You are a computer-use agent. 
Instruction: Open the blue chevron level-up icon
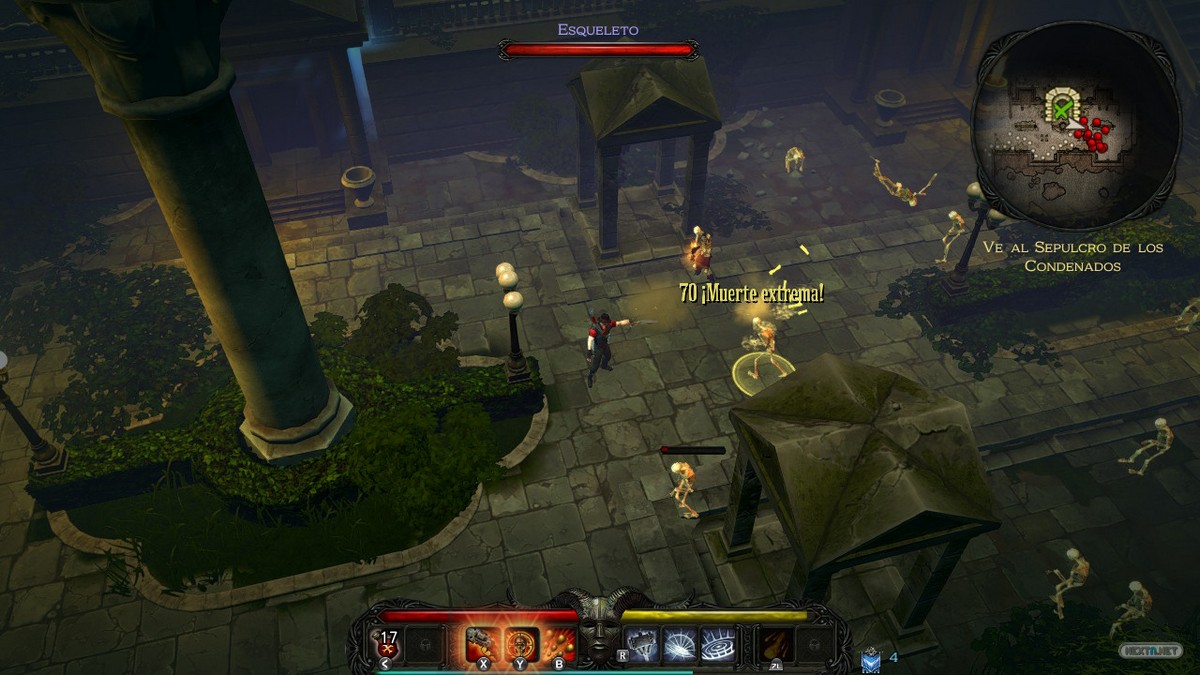point(870,659)
